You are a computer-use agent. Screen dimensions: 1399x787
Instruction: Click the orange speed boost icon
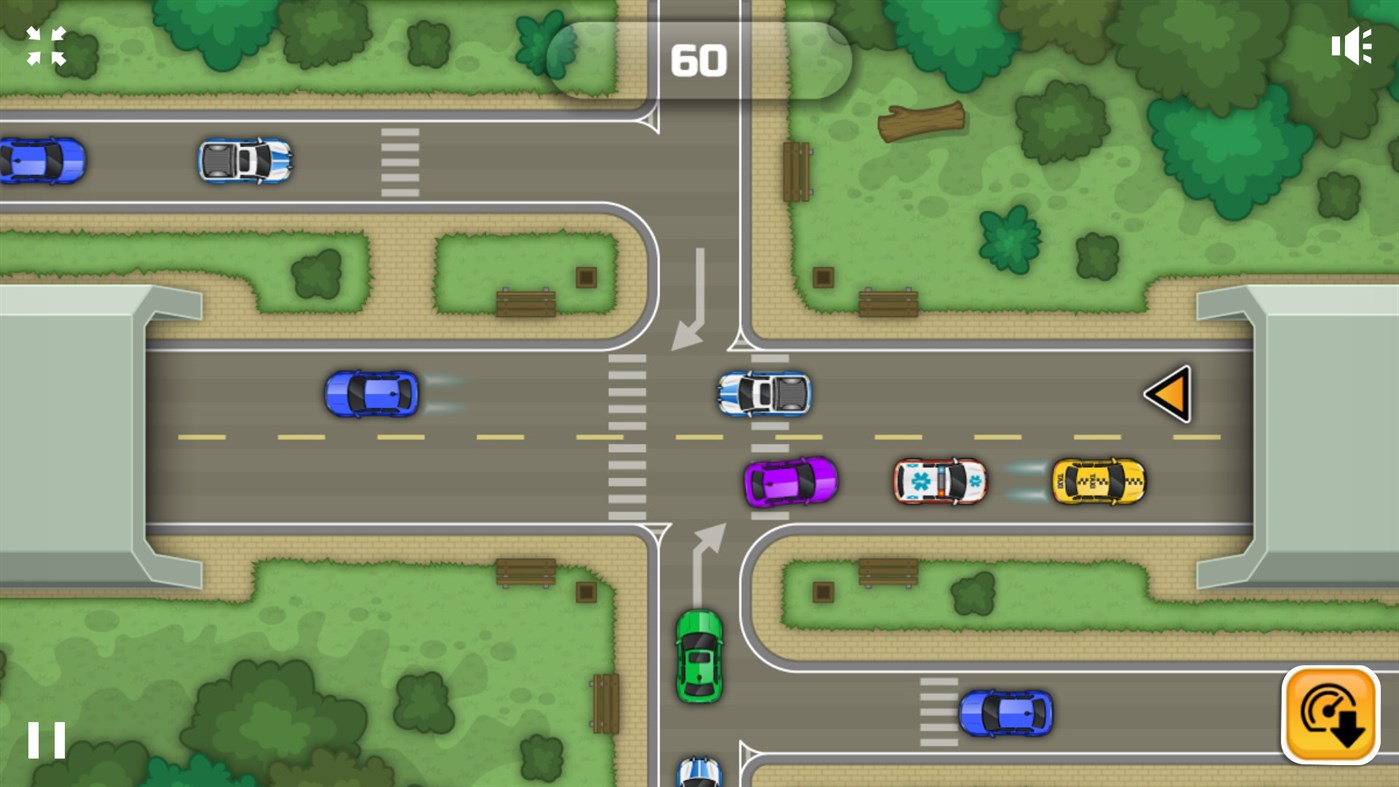1330,715
